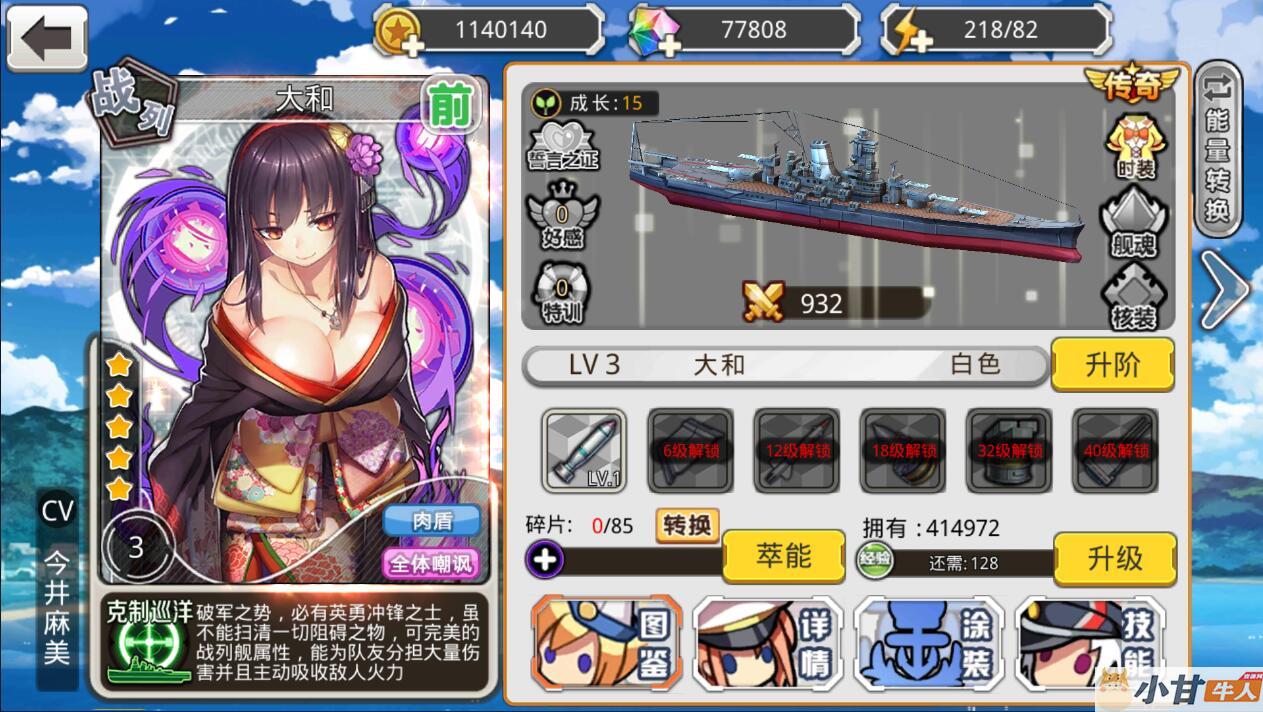The image size is (1263, 712).
Task: Tap the yellow 升级 level up button
Action: (1114, 558)
